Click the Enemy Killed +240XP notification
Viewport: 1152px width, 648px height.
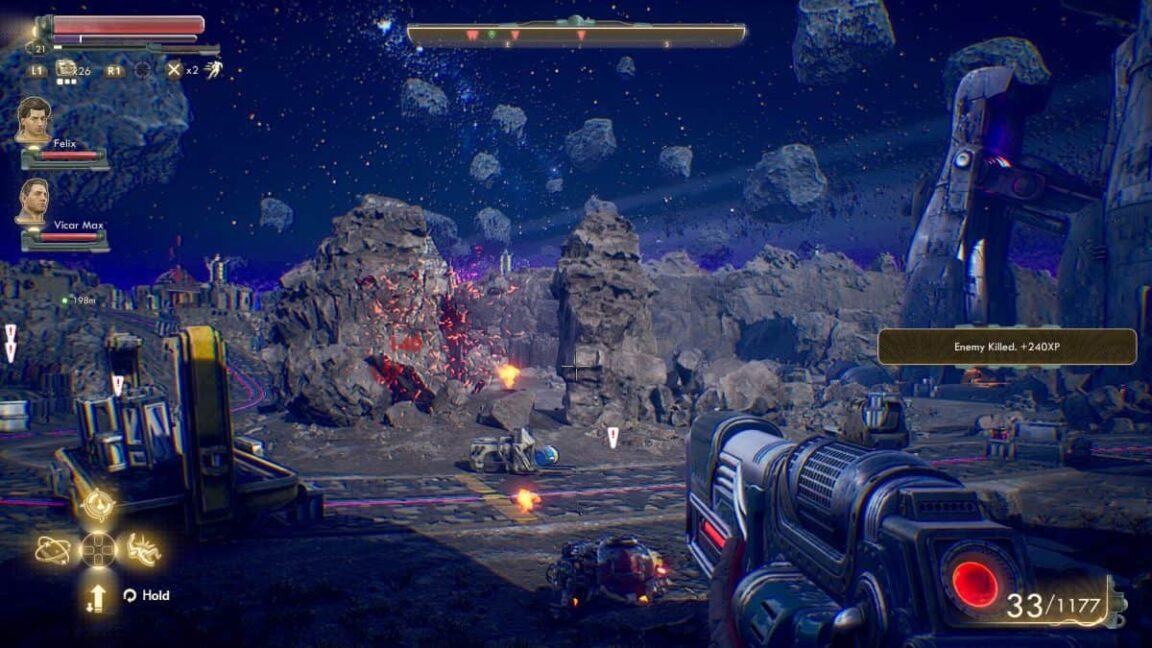[x=1007, y=346]
